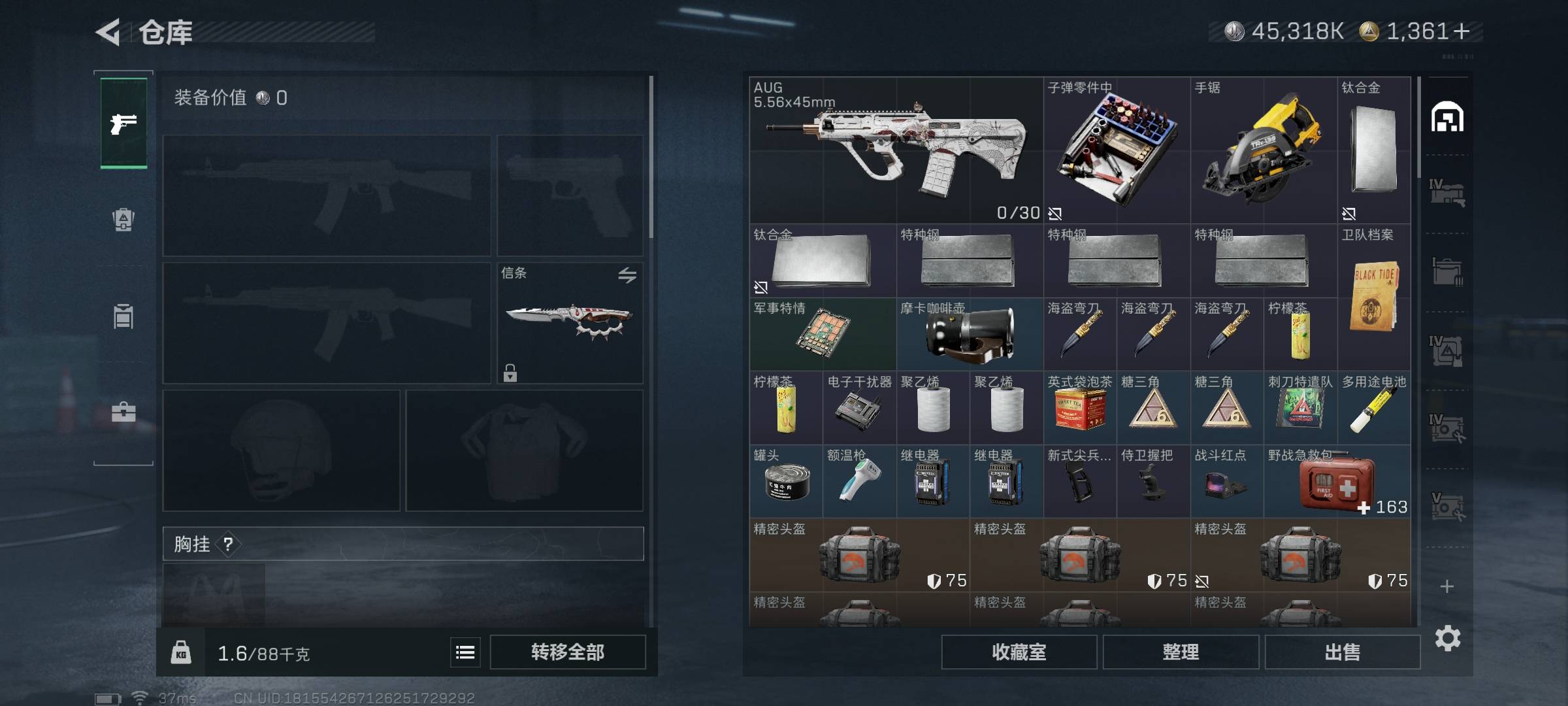
Task: Select the 英式袋泡茶 tea tin
Action: (x=1079, y=408)
